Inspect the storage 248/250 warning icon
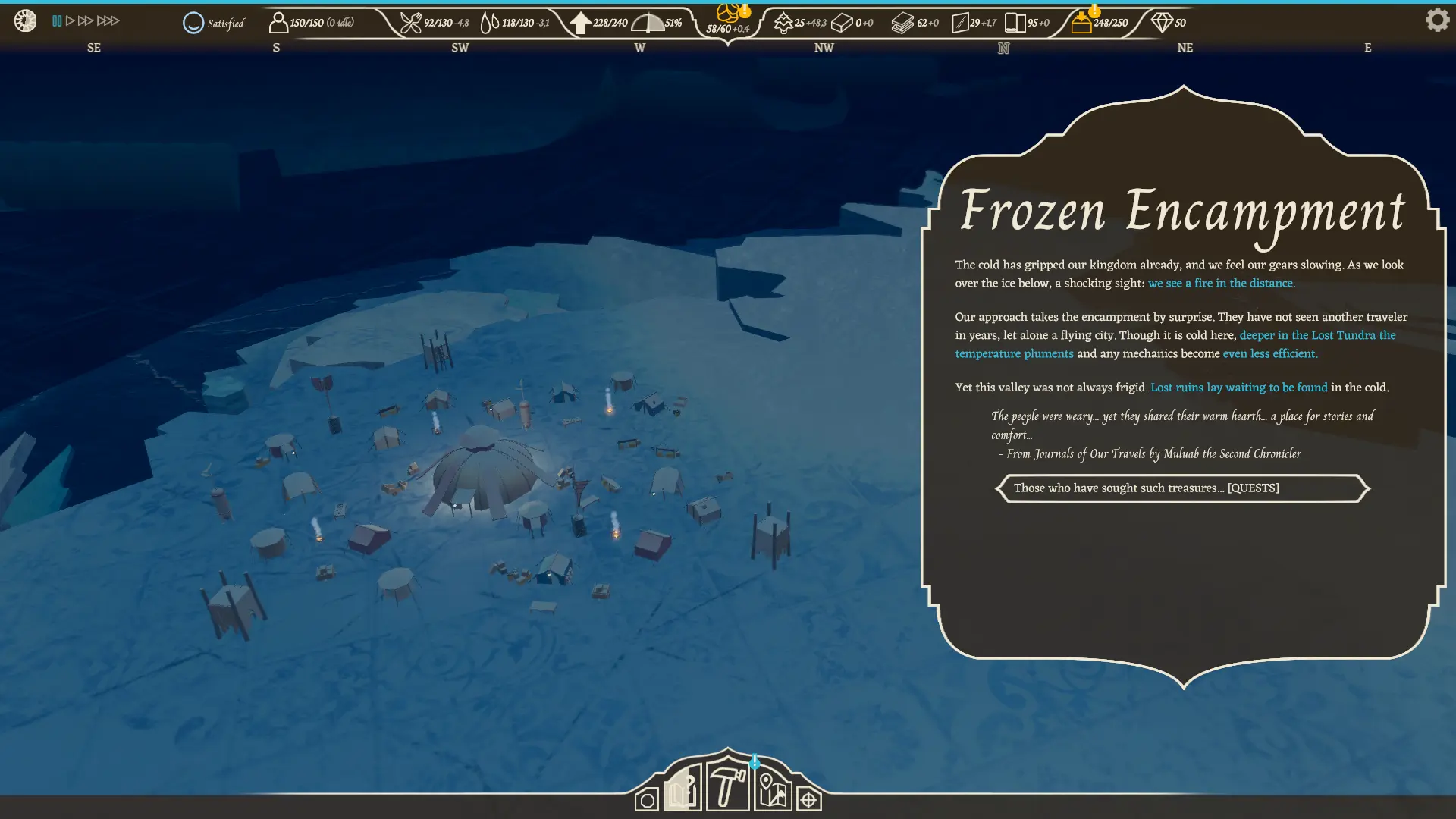The height and width of the screenshot is (819, 1456). click(x=1082, y=22)
